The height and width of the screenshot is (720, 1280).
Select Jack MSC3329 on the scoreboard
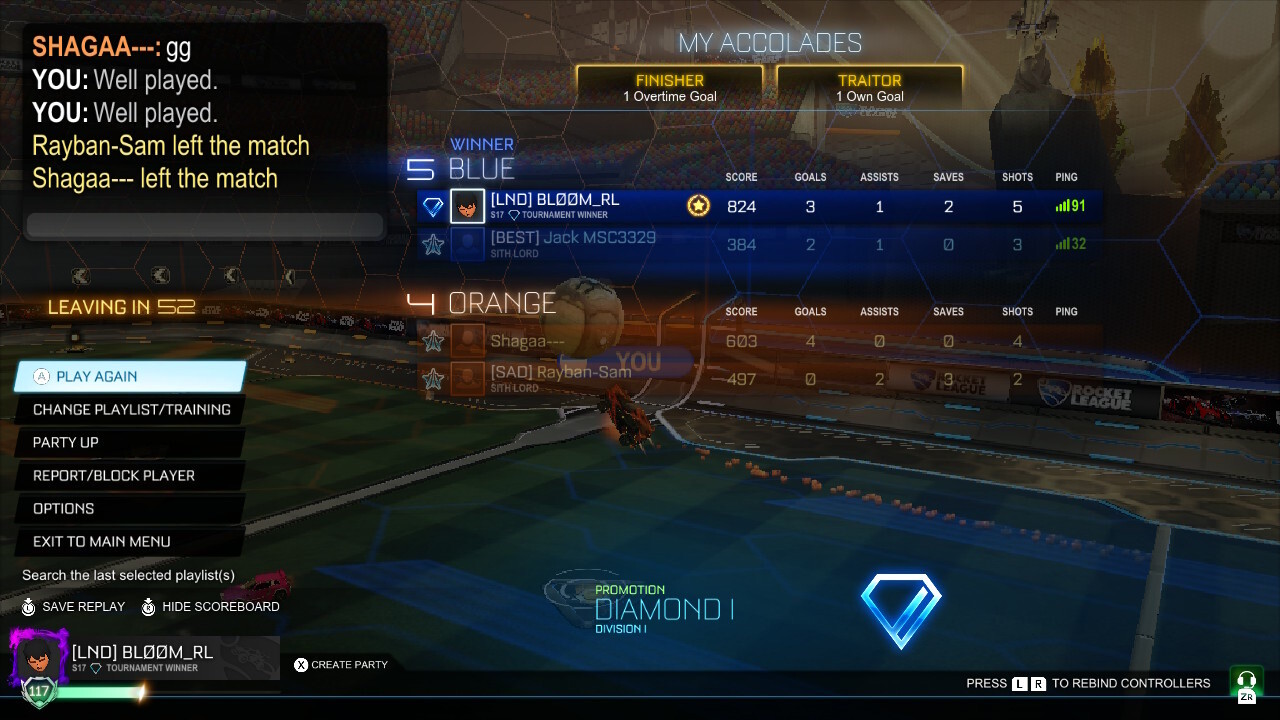click(x=760, y=244)
